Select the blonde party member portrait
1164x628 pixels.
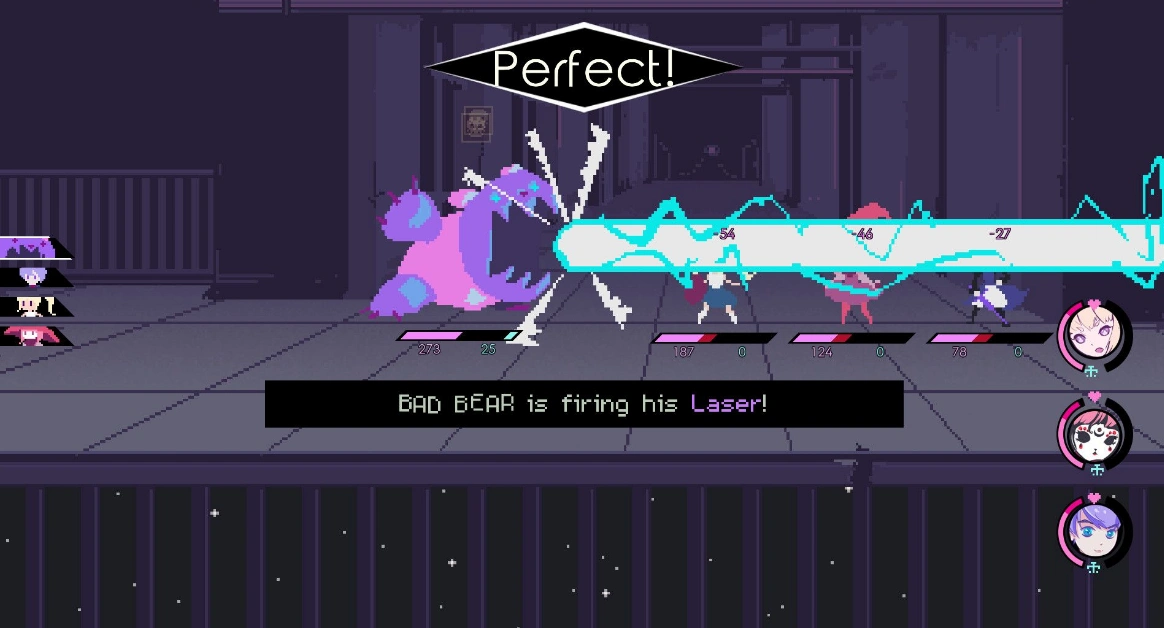1093,332
